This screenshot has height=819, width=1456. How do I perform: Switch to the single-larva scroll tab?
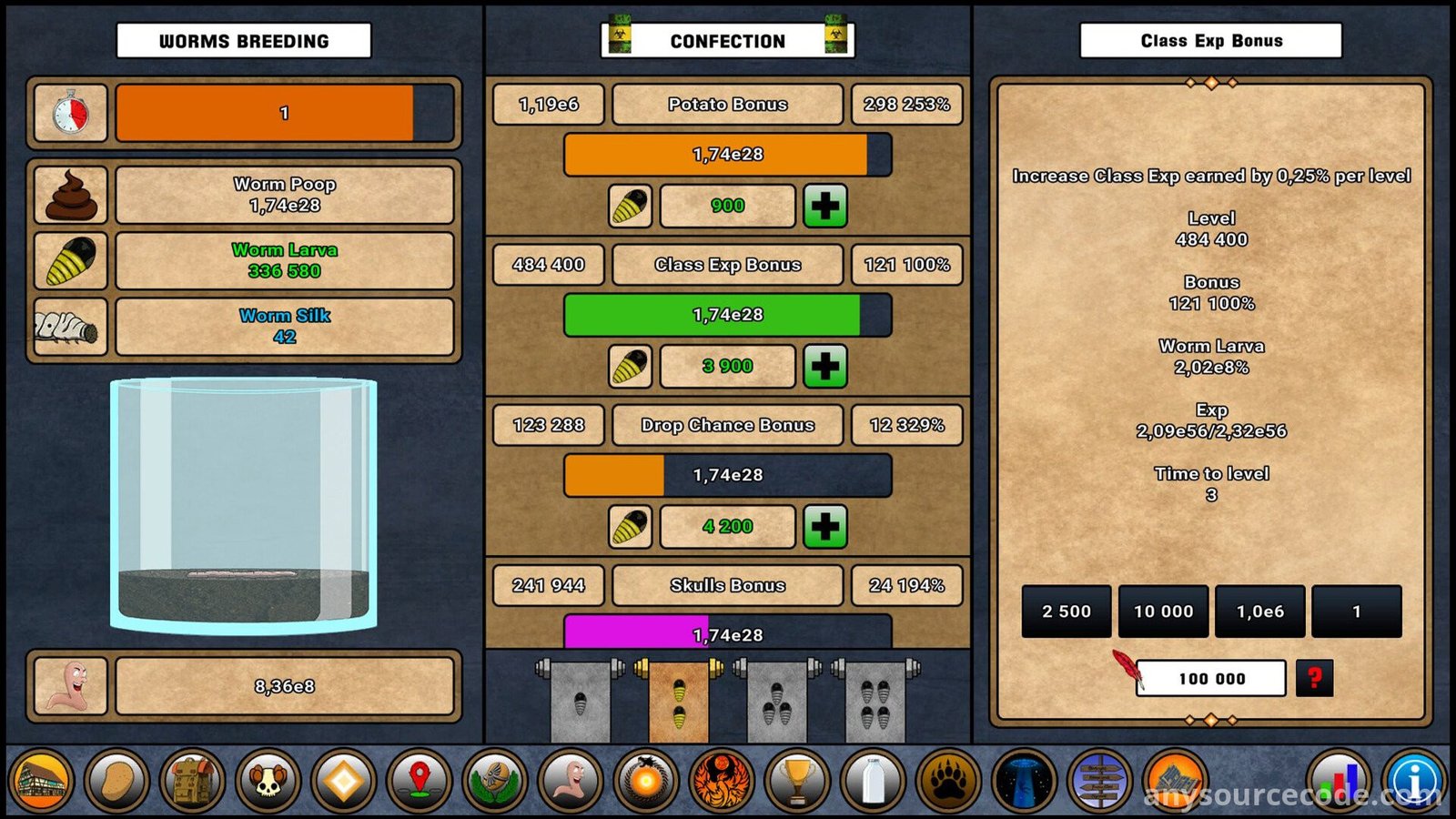coord(581,701)
